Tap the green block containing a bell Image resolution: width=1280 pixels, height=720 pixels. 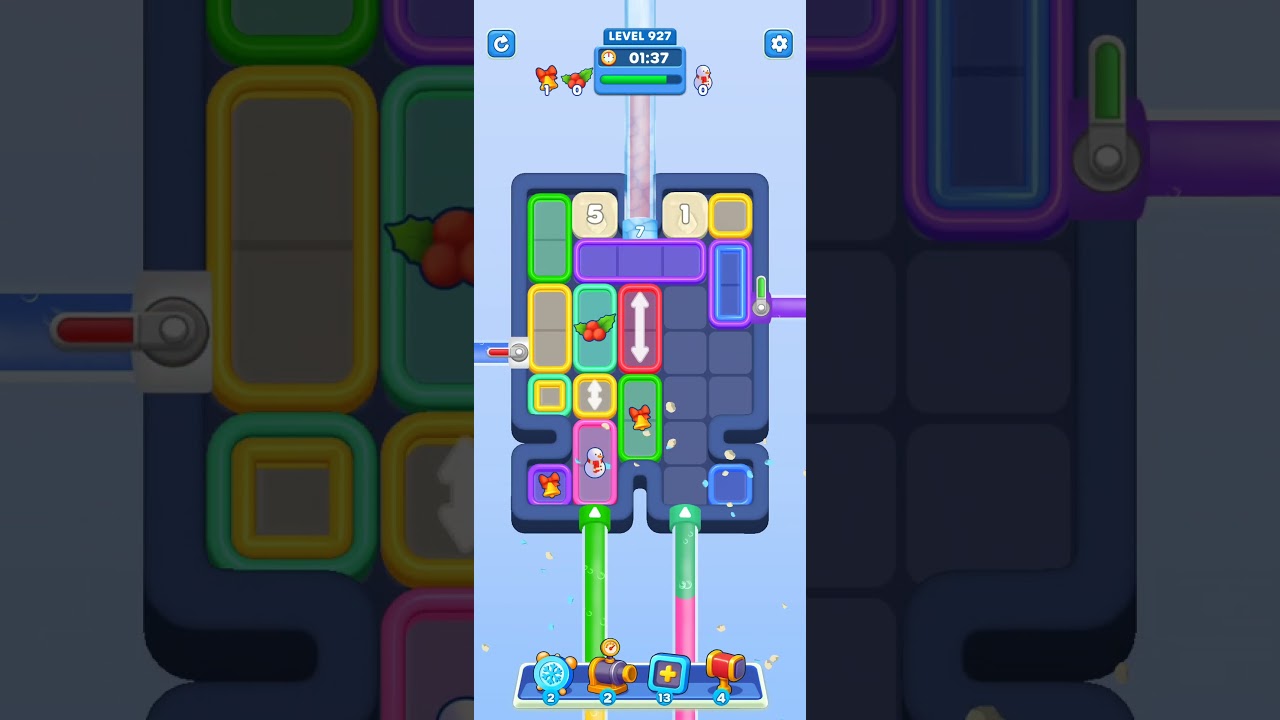click(640, 417)
